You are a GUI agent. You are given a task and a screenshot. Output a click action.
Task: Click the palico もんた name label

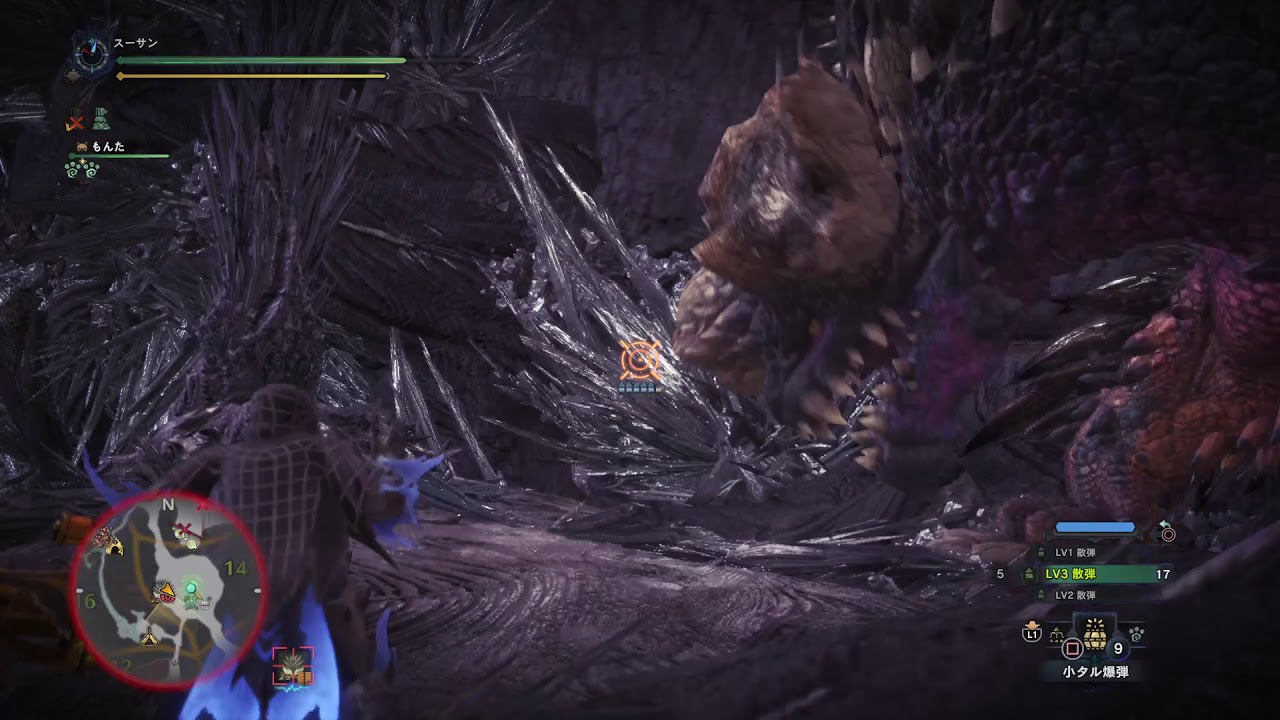point(108,147)
